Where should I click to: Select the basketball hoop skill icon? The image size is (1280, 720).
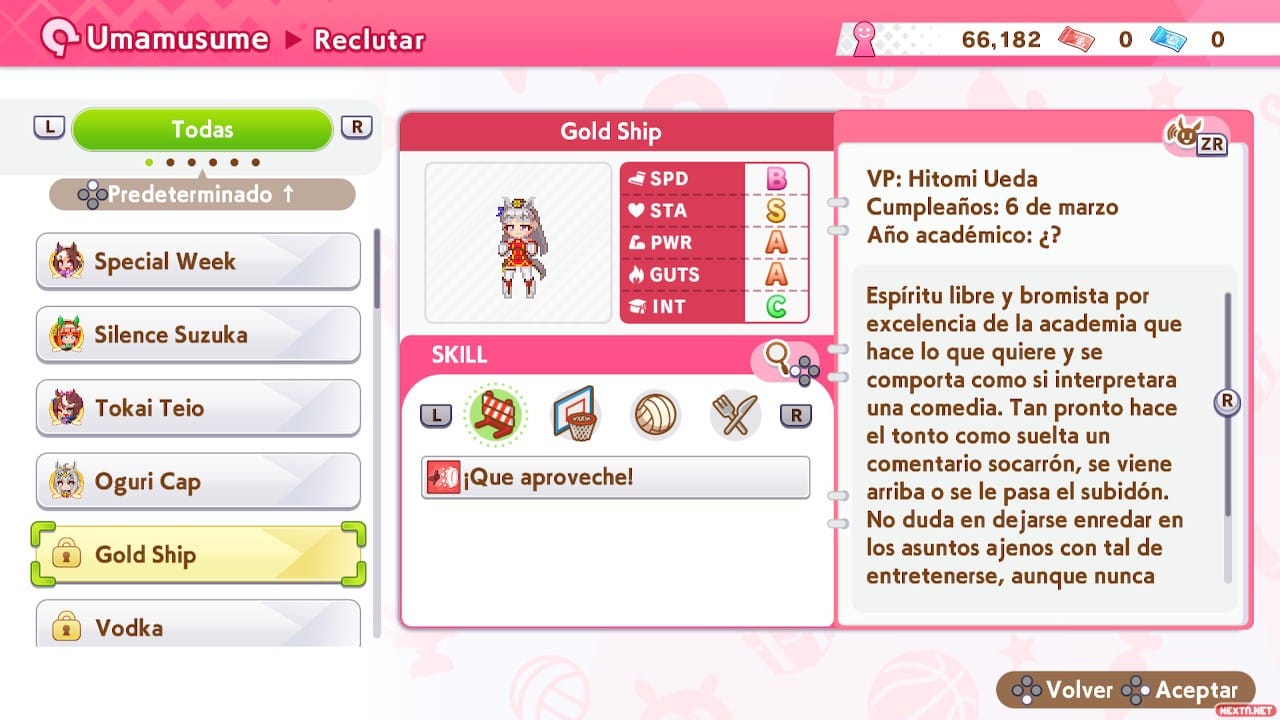tap(575, 414)
